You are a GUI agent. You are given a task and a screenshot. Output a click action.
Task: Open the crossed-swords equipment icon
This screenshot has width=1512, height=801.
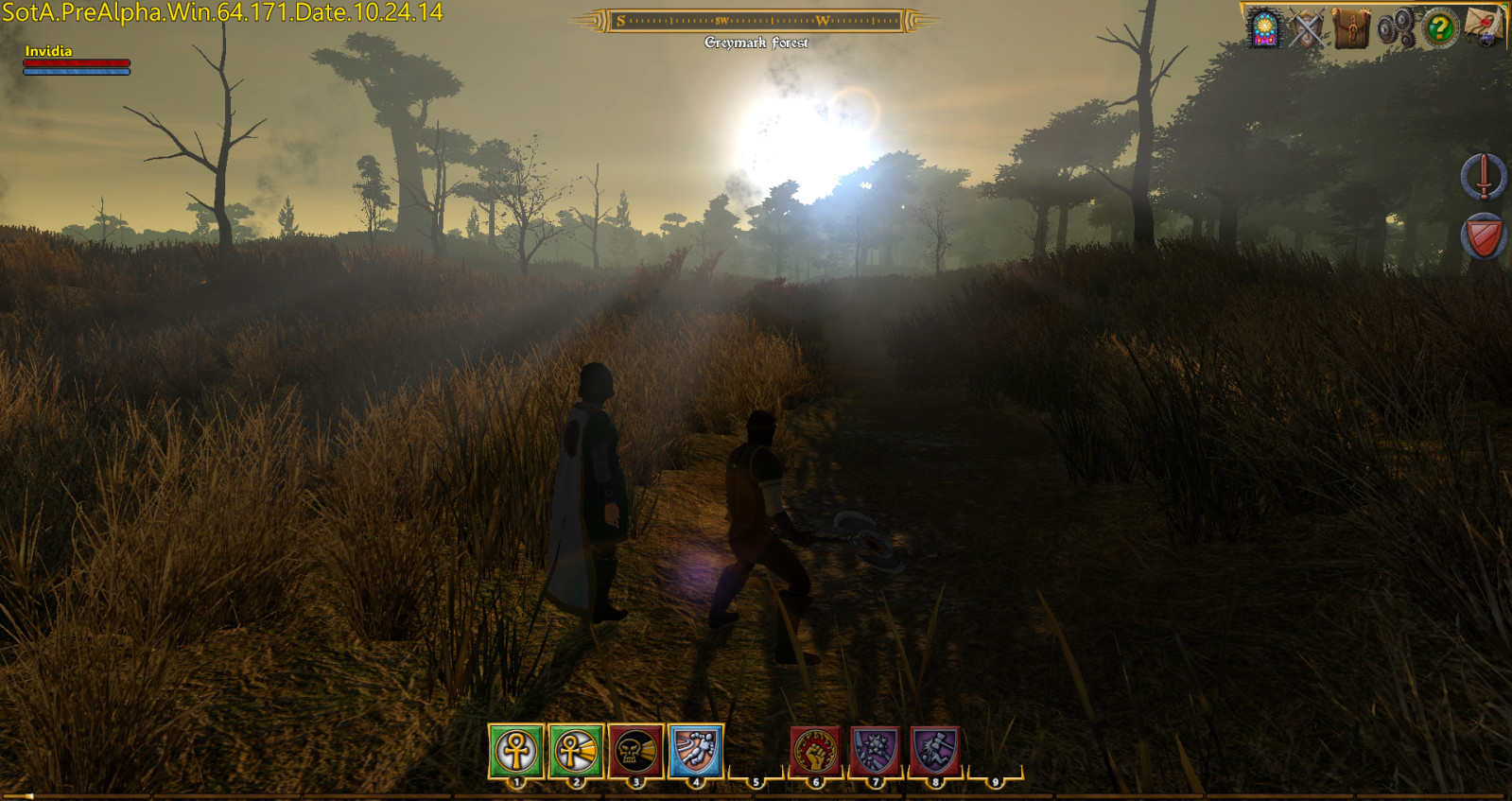[x=1307, y=26]
